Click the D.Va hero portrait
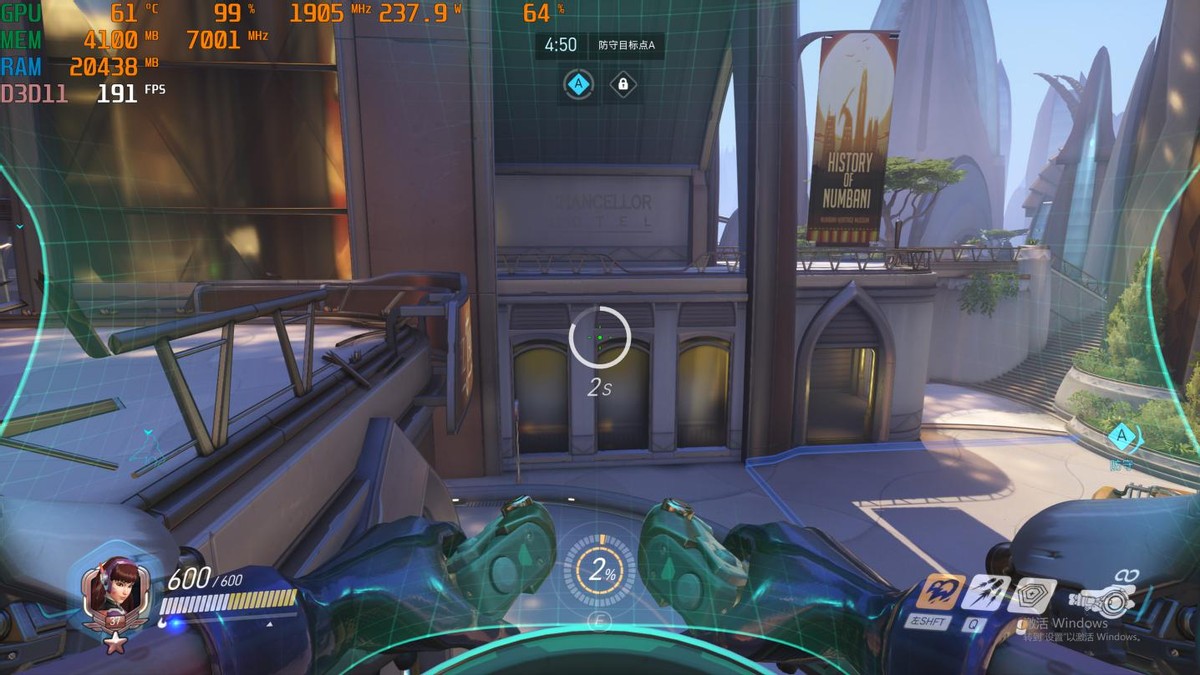1200x675 pixels. click(115, 591)
